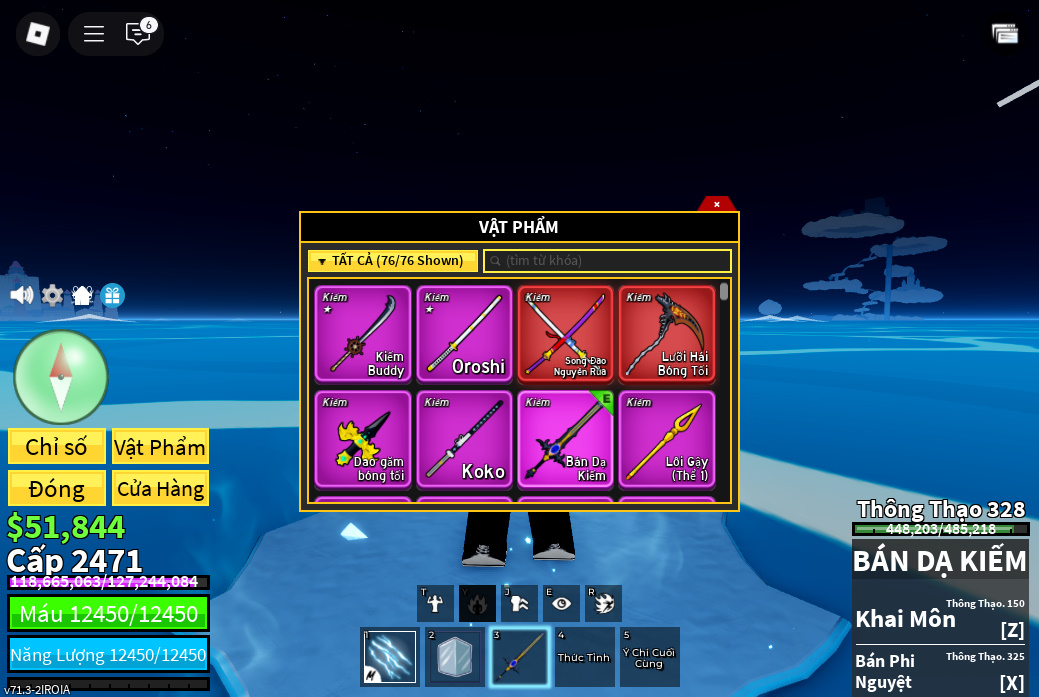The width and height of the screenshot is (1039, 697).
Task: Select the Song Đao Nguyền Rủa item
Action: (x=565, y=334)
